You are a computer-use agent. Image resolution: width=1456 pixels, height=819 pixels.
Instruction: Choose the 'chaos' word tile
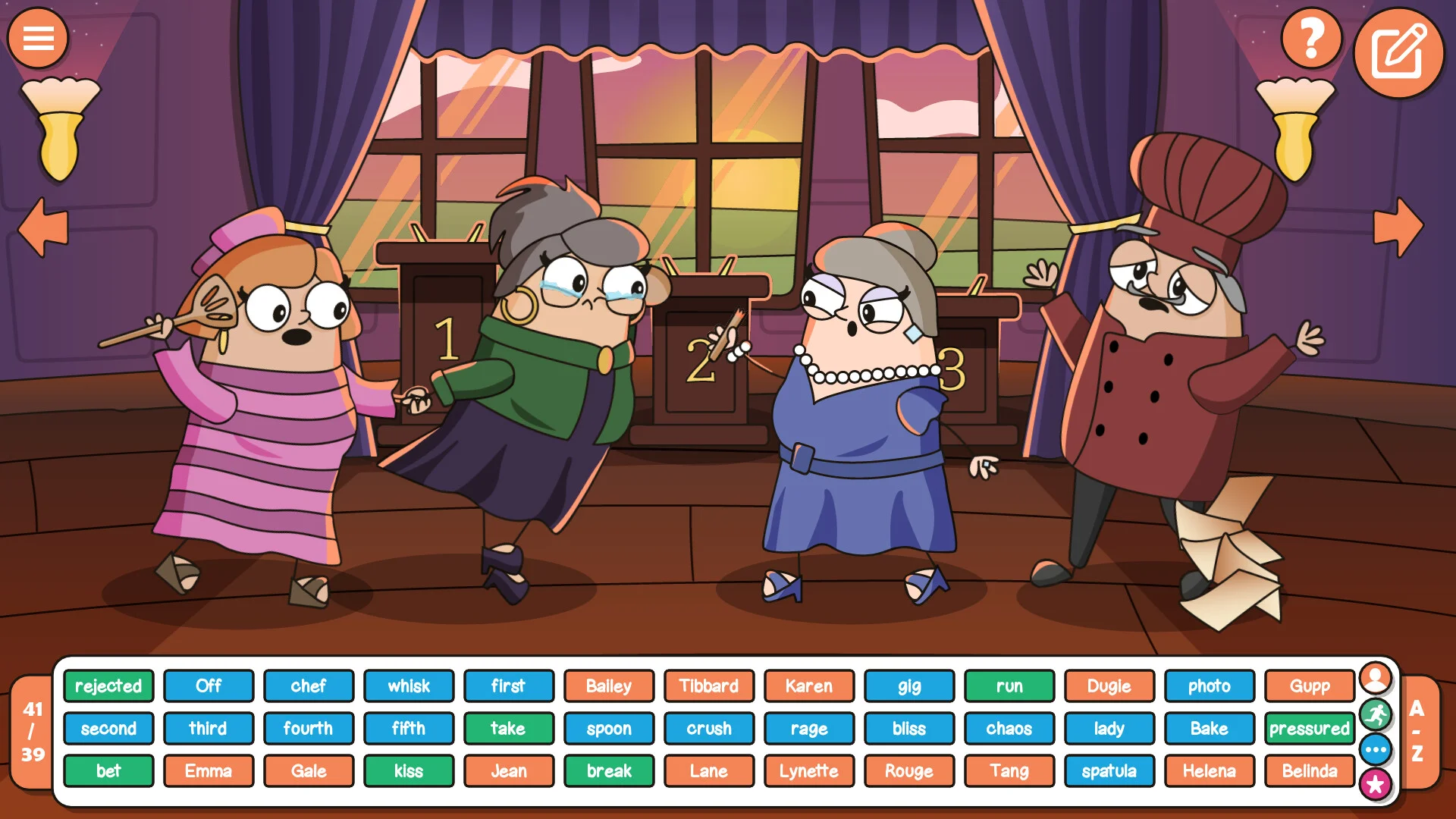click(x=1009, y=728)
